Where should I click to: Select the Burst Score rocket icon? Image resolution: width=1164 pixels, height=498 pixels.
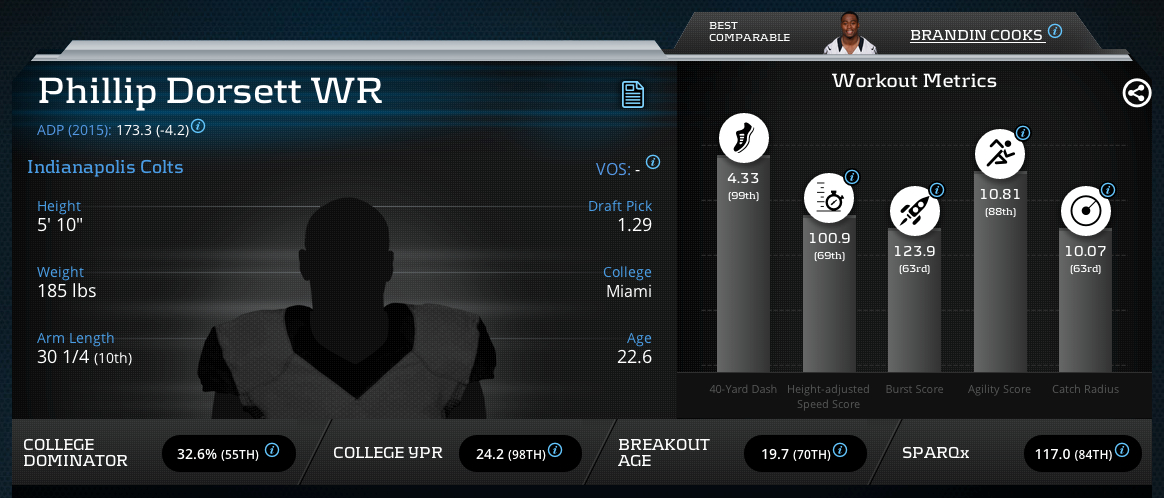tap(914, 210)
